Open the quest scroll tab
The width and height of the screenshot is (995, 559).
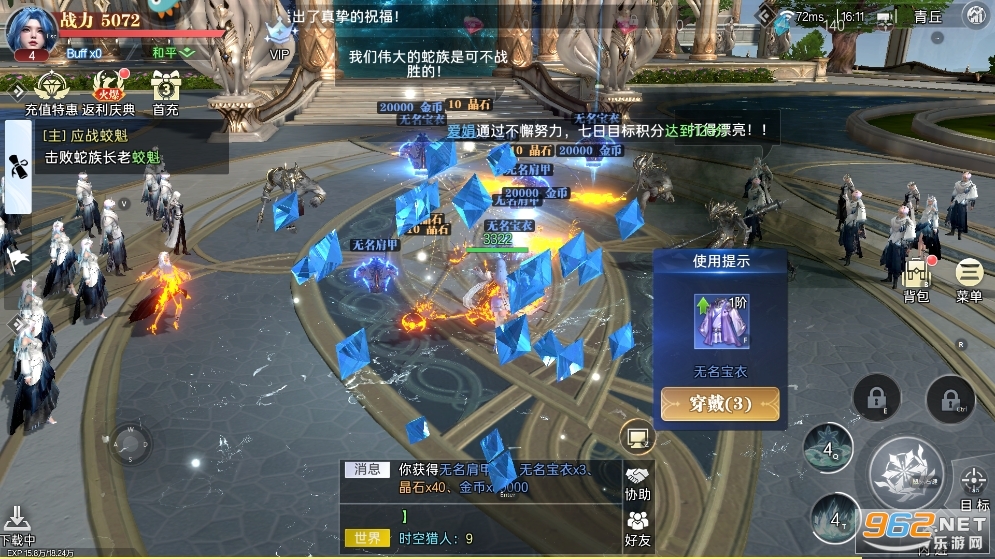point(17,166)
